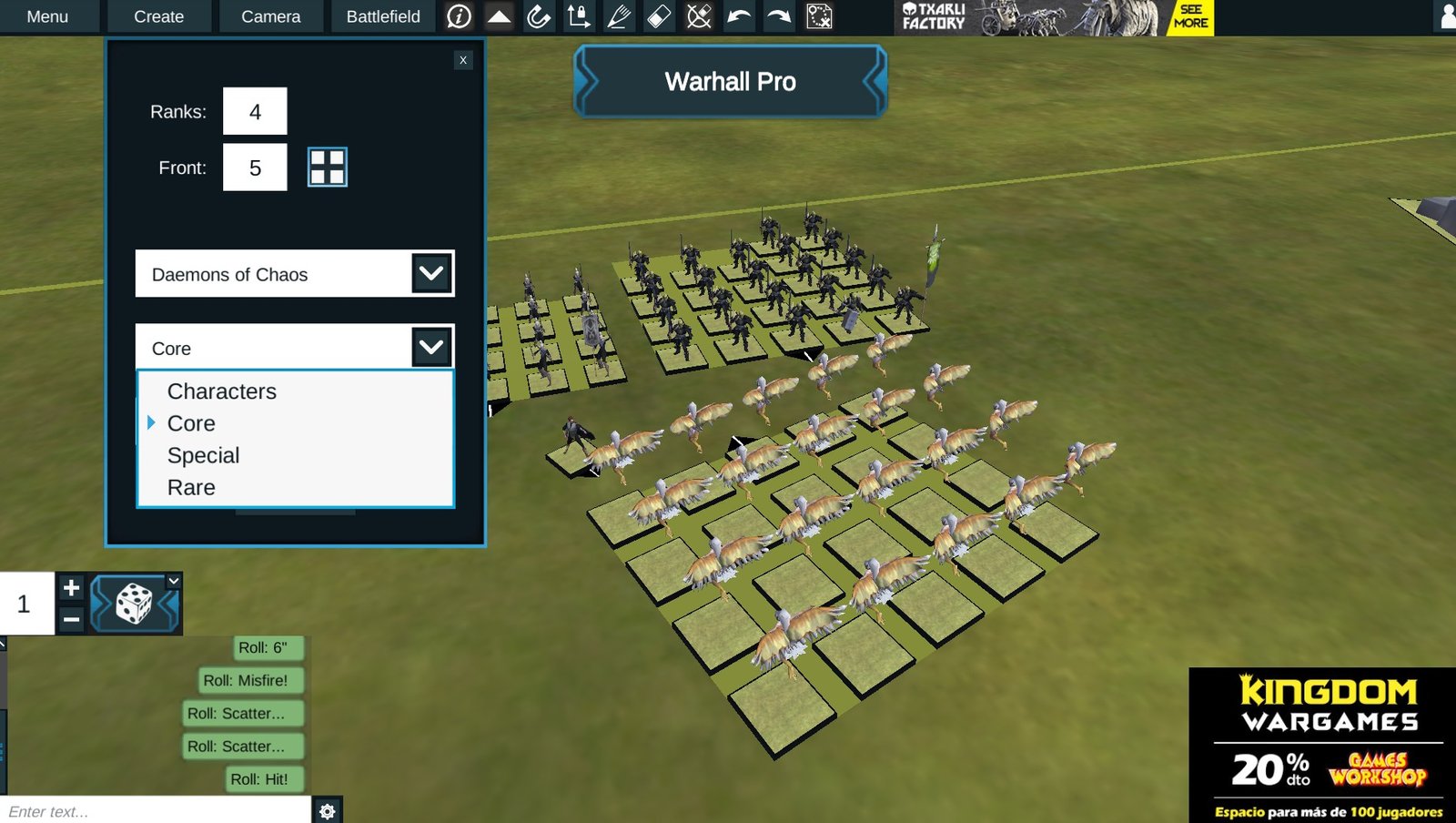Toggle the unit formation grid icon beside Front
The height and width of the screenshot is (823, 1456).
328,168
